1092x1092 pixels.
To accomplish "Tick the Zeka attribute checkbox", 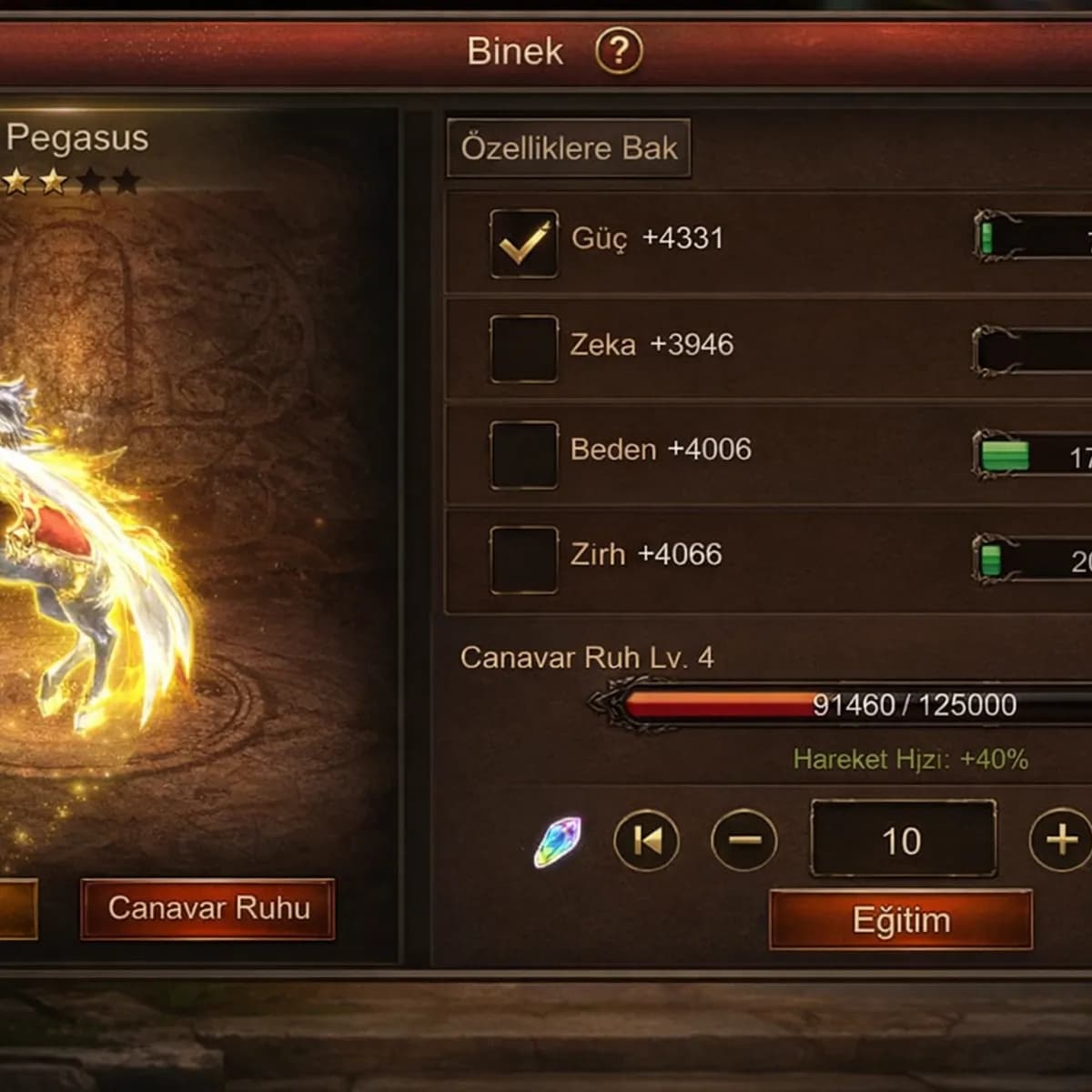I will pyautogui.click(x=523, y=349).
